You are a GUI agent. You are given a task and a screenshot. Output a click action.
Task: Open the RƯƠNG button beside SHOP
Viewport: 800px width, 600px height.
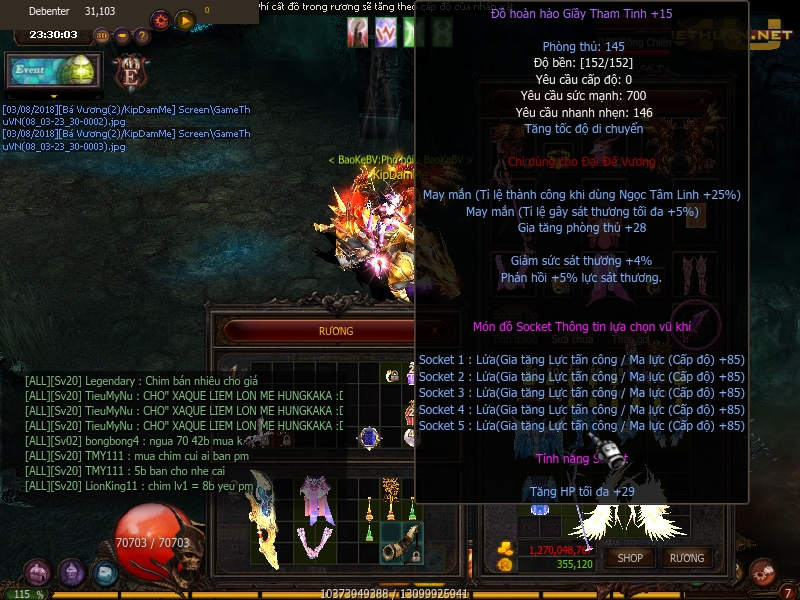tap(687, 558)
